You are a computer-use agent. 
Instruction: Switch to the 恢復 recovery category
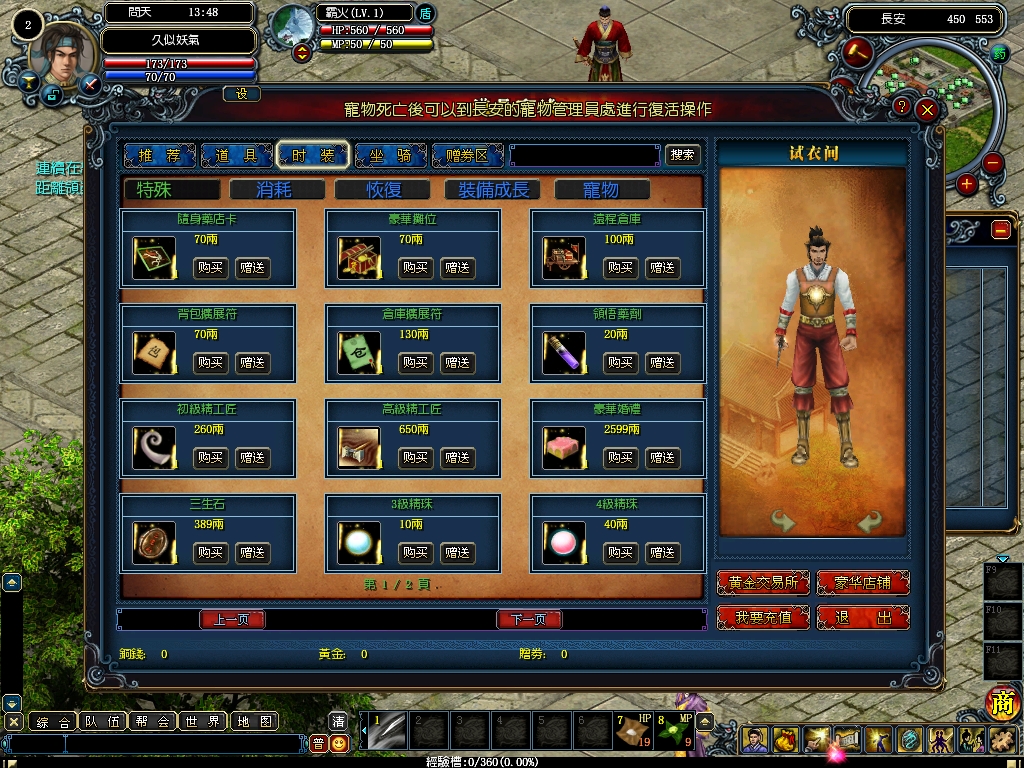pyautogui.click(x=383, y=190)
